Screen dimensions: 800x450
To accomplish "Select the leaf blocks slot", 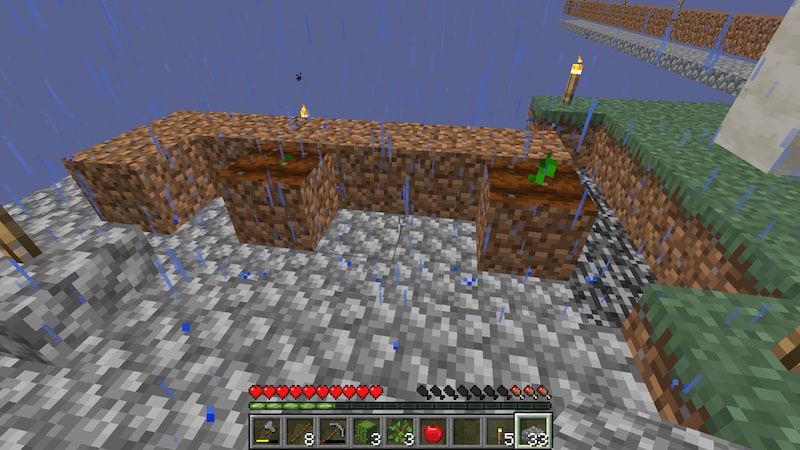I will click(366, 432).
